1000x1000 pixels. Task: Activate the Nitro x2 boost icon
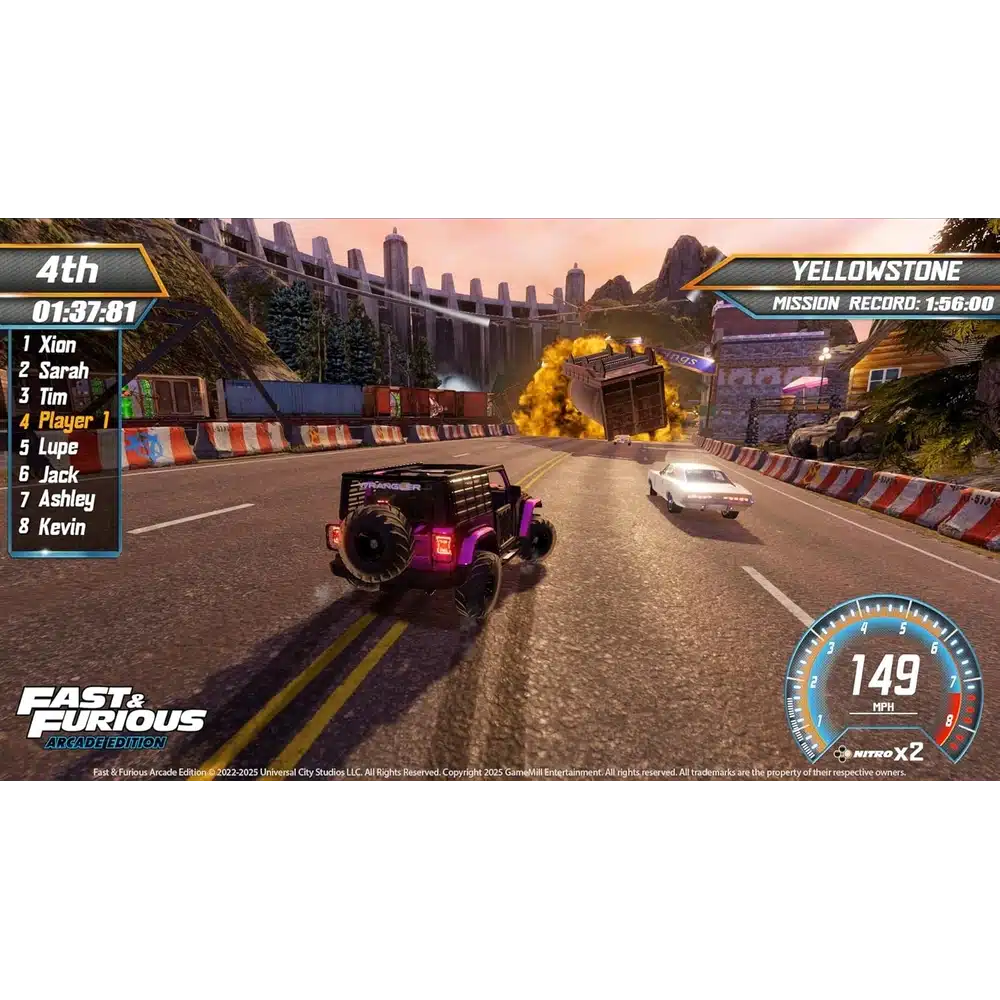click(879, 752)
